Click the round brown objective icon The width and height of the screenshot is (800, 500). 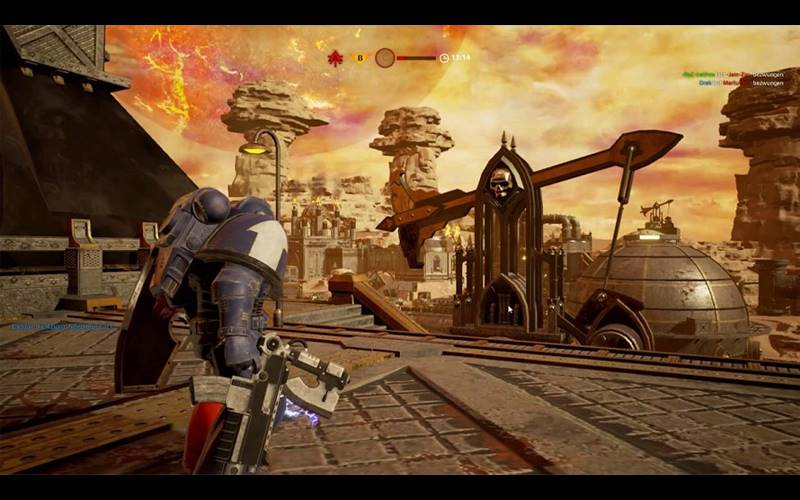pyautogui.click(x=385, y=58)
